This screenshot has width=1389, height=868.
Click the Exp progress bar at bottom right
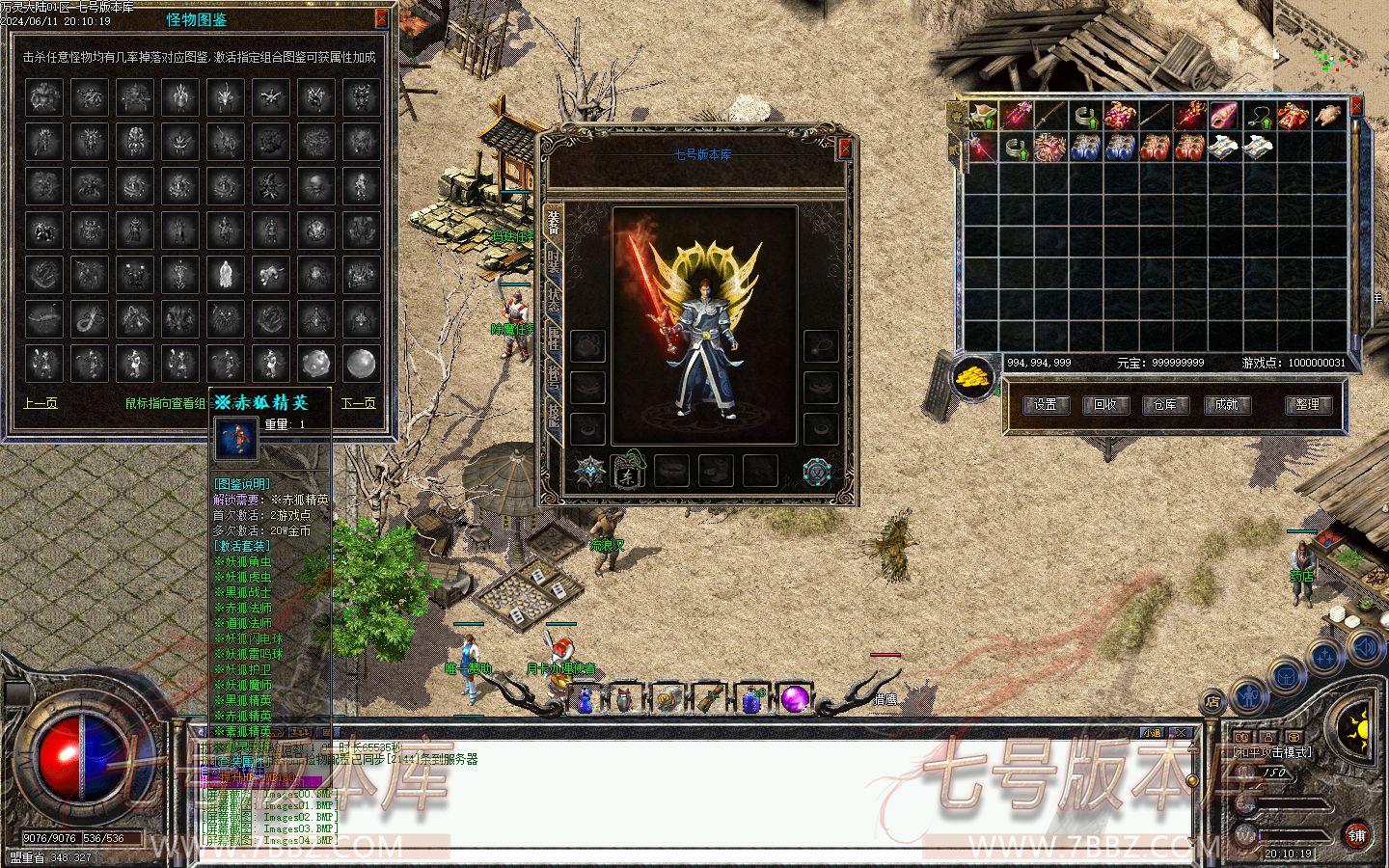(1293, 806)
